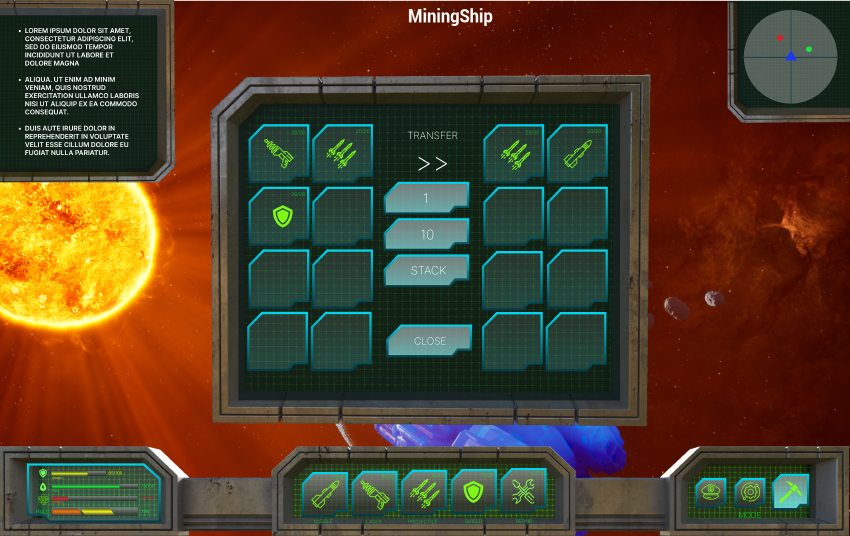Equip the Laser gun from the hotbar
850x536 pixels.
click(375, 492)
